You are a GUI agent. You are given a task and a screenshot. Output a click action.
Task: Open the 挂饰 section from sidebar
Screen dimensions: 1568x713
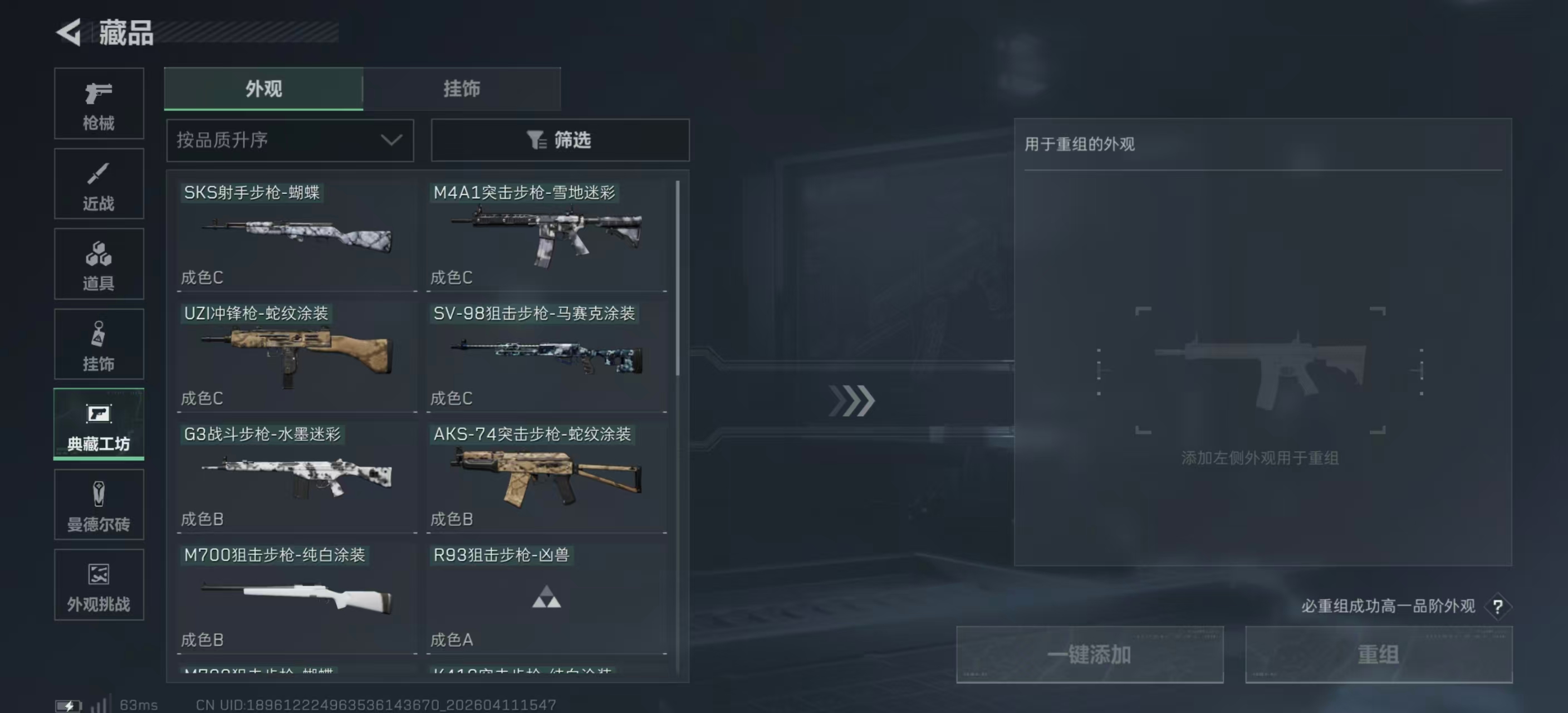pyautogui.click(x=99, y=344)
